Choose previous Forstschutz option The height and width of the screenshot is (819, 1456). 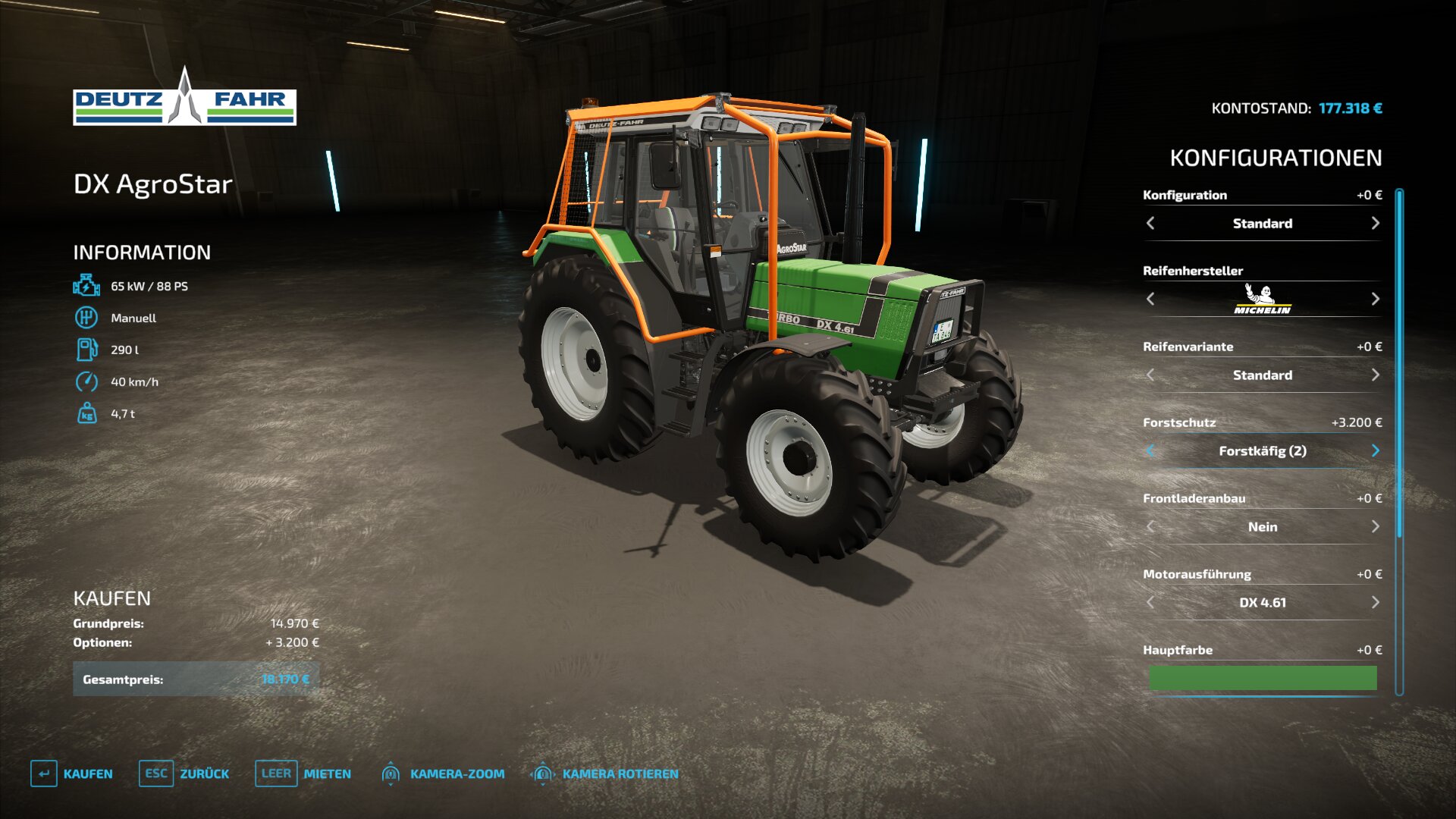click(x=1150, y=450)
